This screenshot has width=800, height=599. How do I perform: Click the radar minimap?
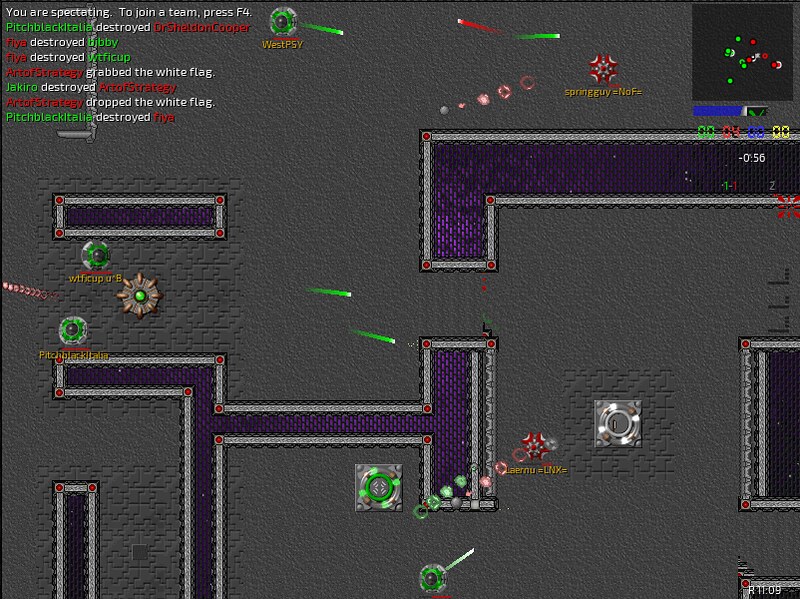point(742,52)
